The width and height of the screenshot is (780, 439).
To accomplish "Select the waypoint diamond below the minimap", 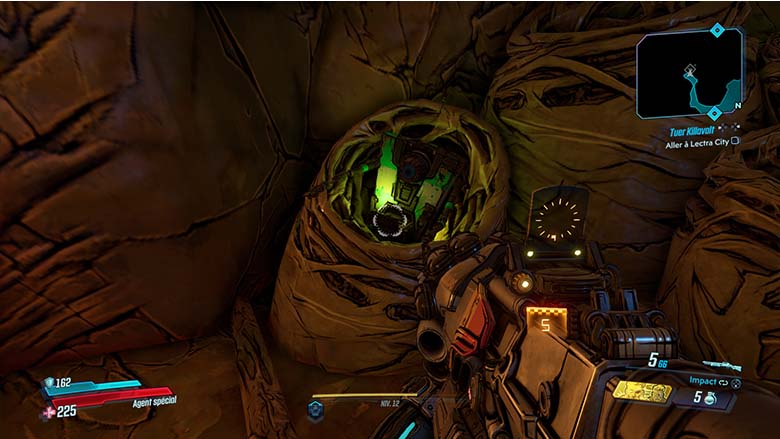I will (x=714, y=113).
